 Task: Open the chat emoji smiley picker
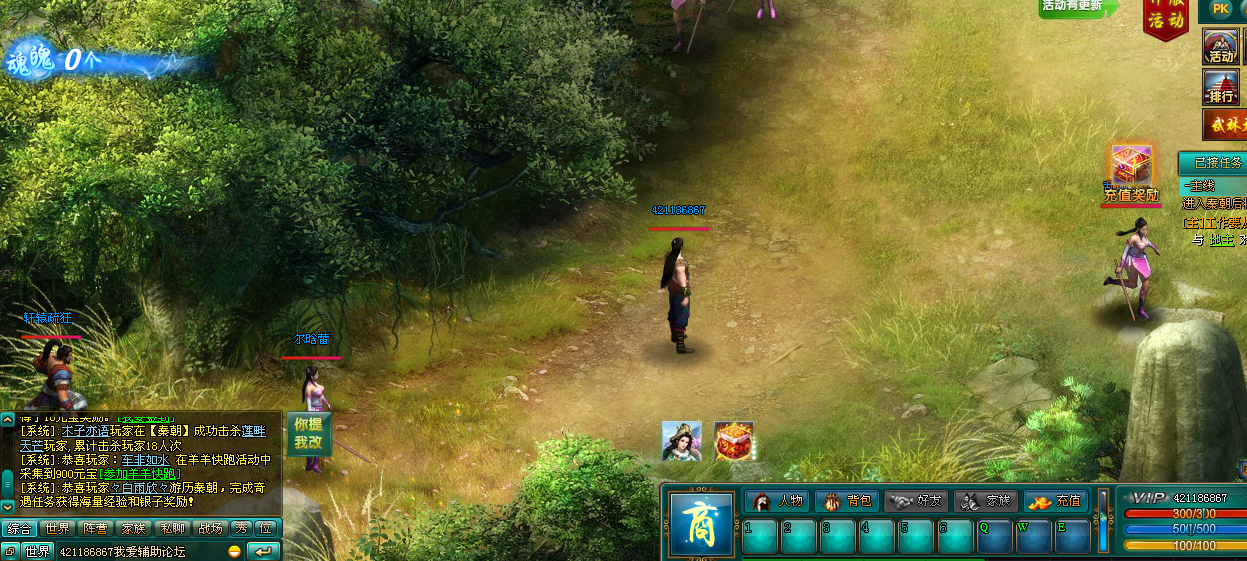click(234, 551)
